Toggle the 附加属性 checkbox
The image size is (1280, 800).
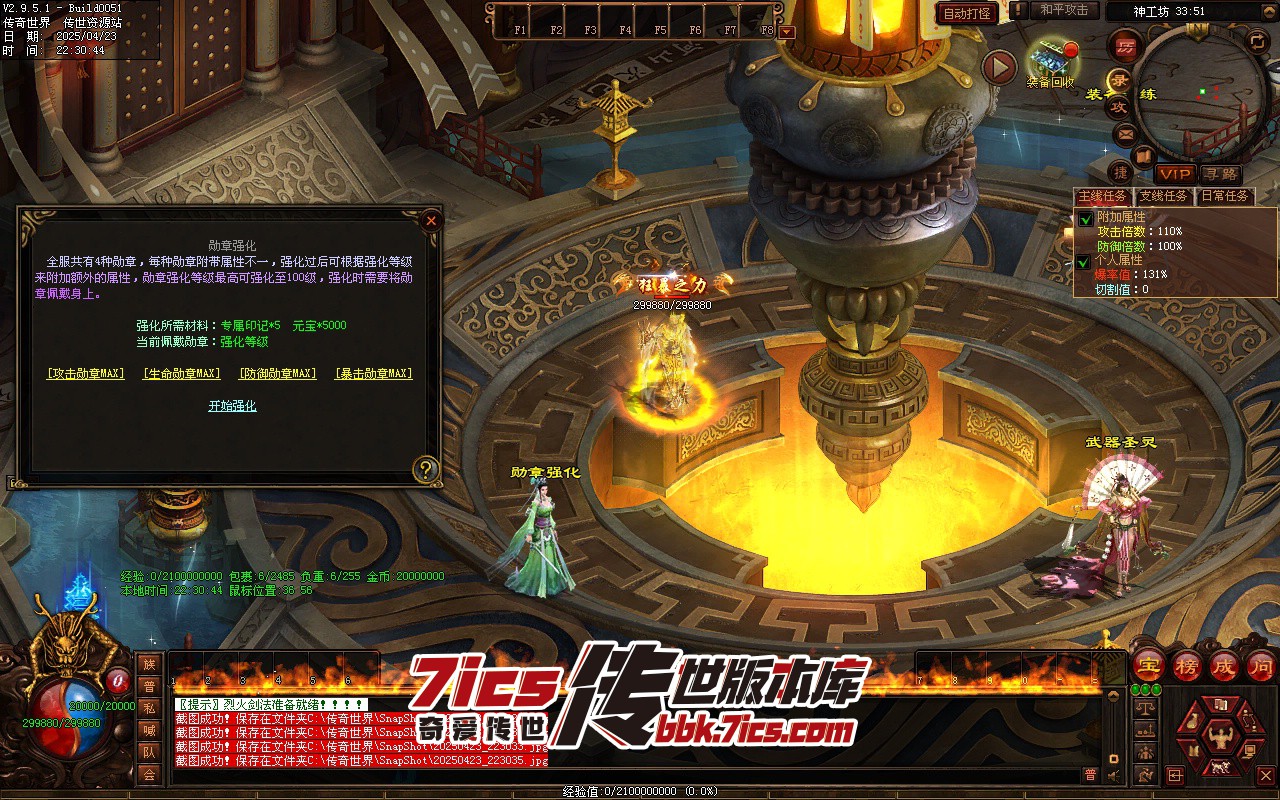tap(1085, 218)
